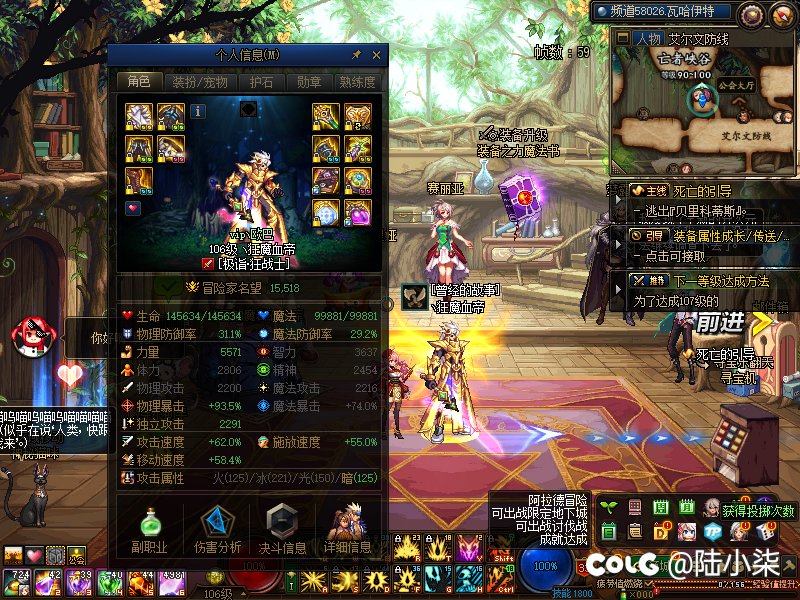This screenshot has height=600, width=800.
Task: Click the small heart icon under equipment
Action: [133, 208]
